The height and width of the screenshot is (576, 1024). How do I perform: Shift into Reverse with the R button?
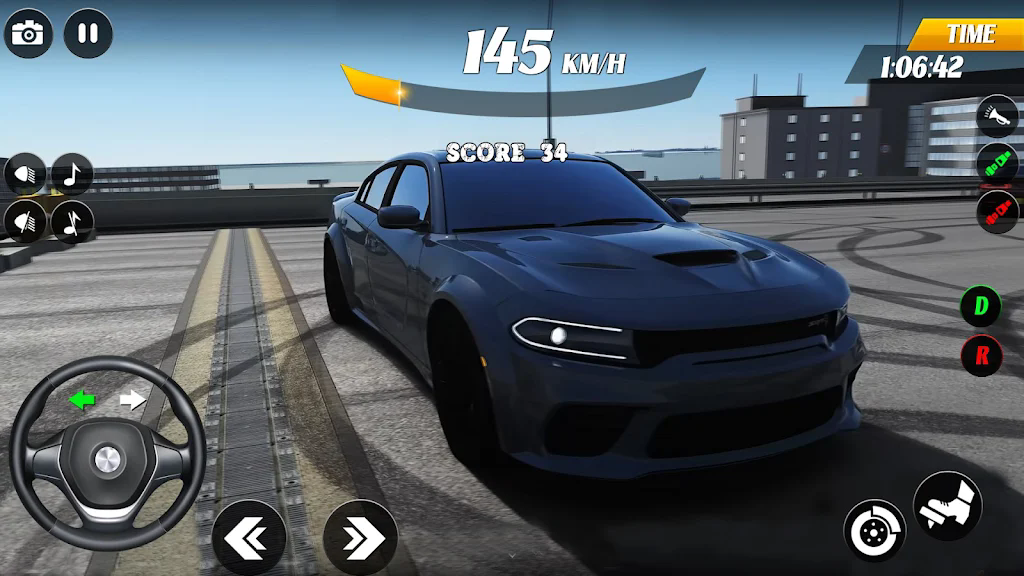tap(981, 355)
